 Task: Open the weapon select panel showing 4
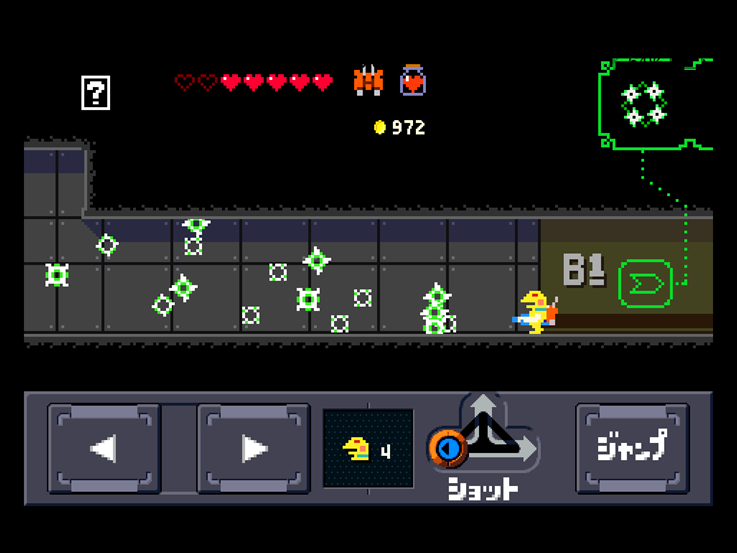[368, 449]
